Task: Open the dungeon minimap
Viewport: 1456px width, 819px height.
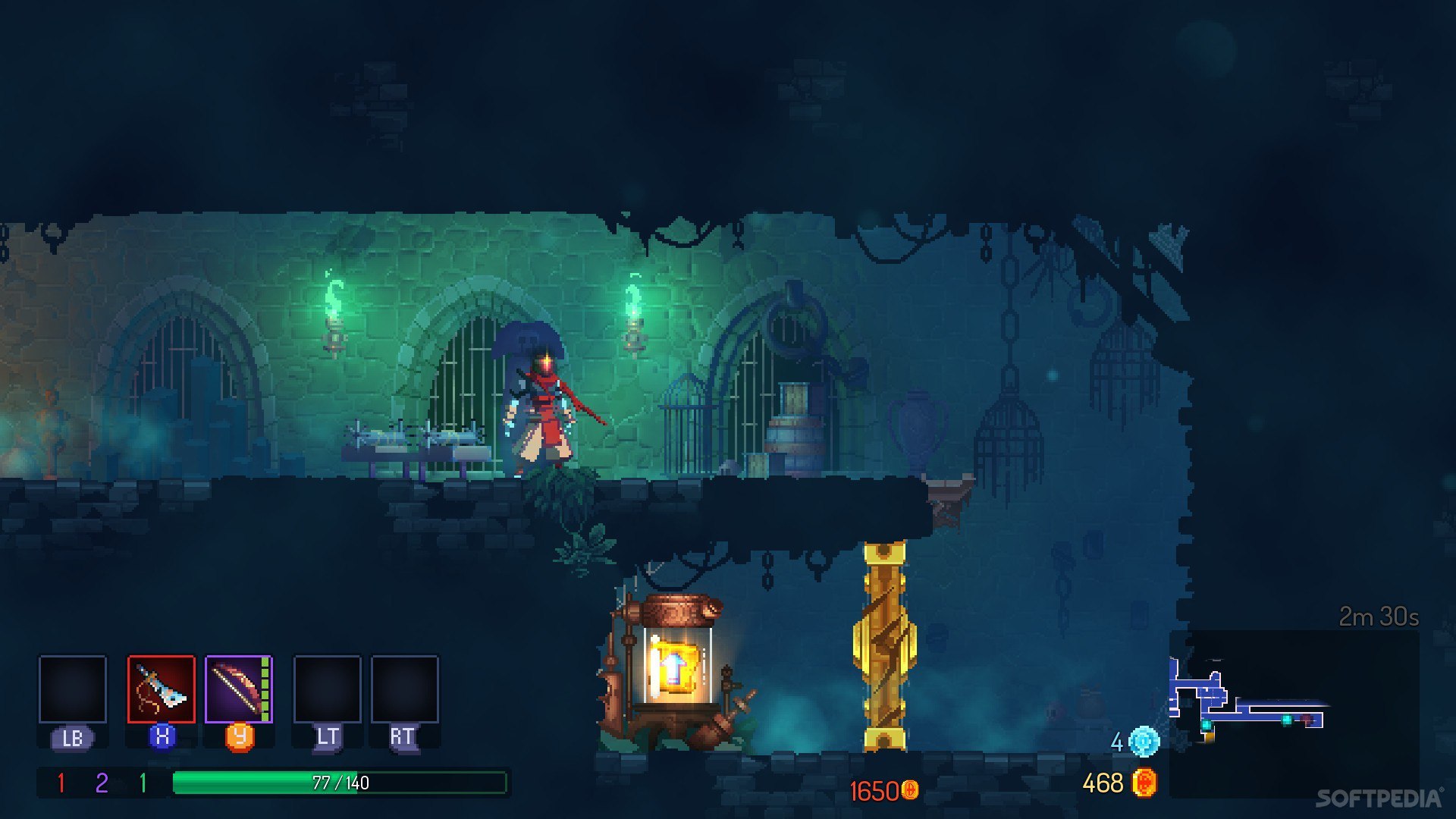Action: click(x=1293, y=713)
